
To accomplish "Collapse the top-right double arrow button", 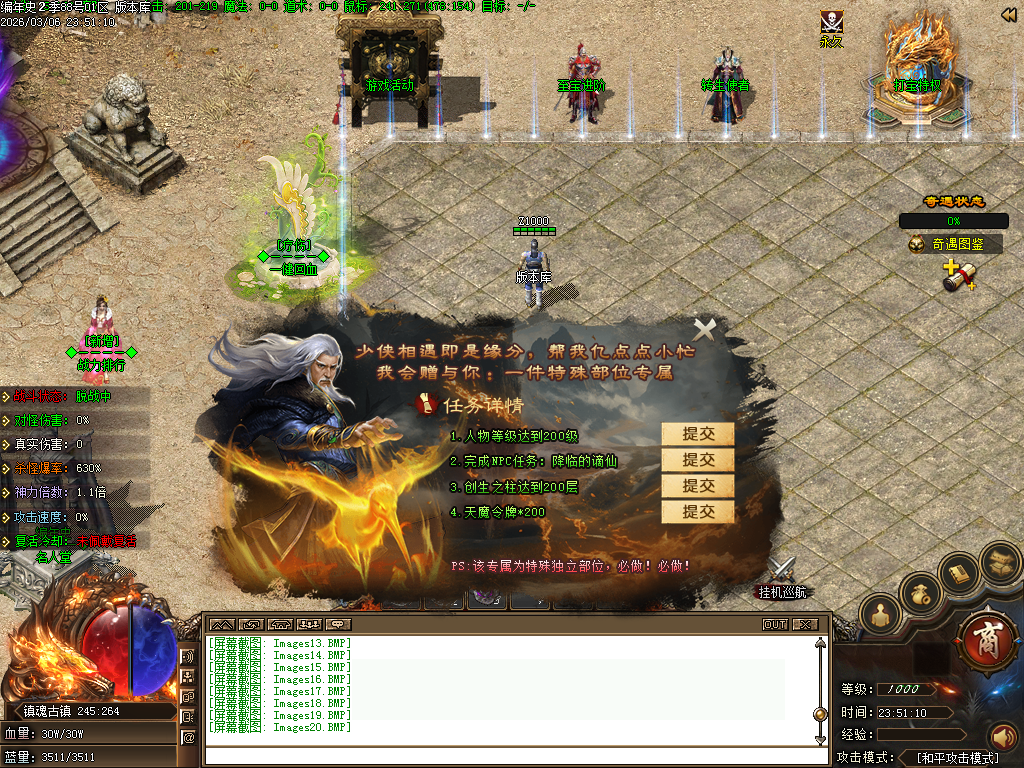I will pyautogui.click(x=1009, y=14).
